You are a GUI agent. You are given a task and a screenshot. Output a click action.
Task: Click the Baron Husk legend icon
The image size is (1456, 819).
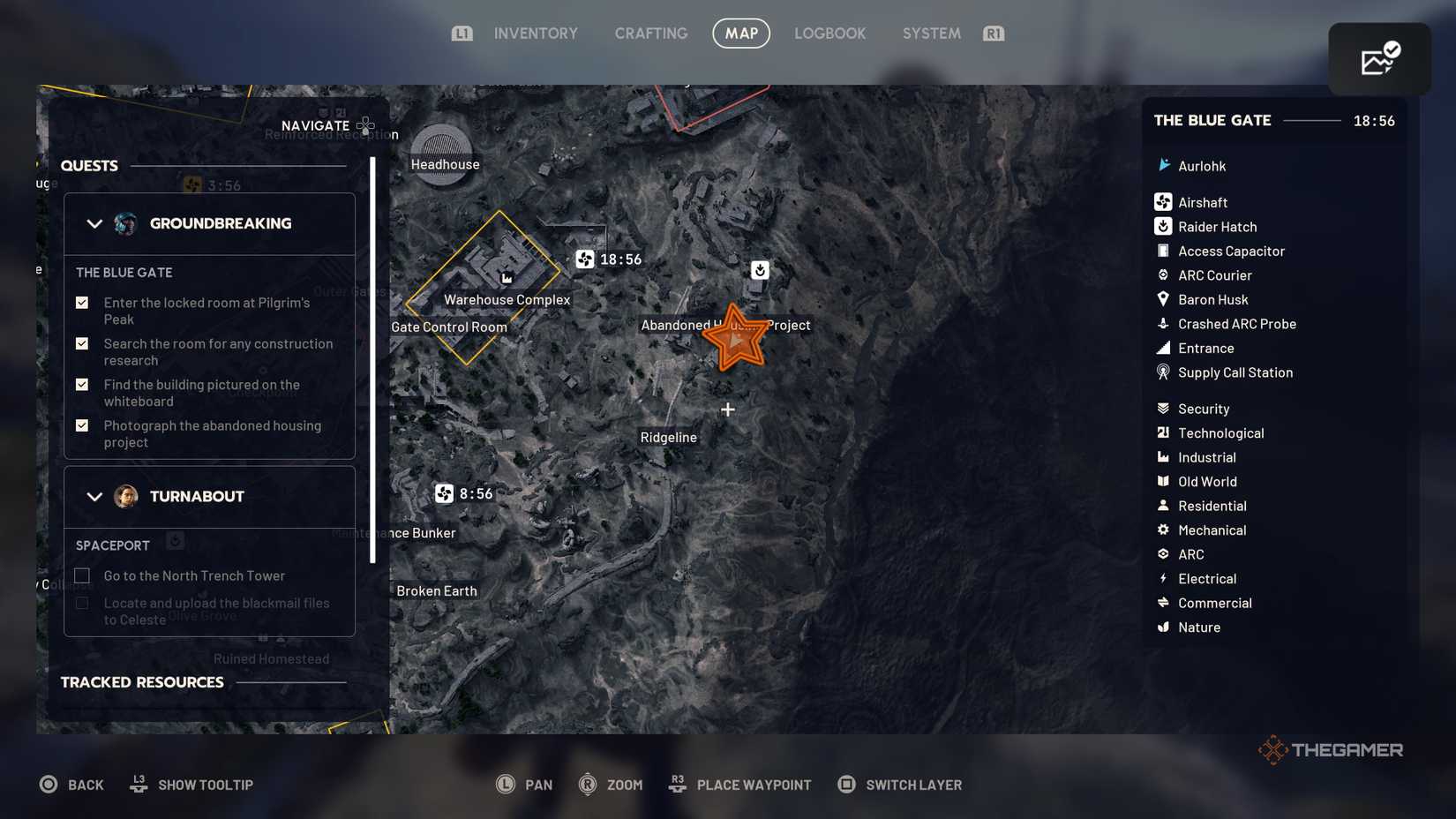pyautogui.click(x=1161, y=299)
